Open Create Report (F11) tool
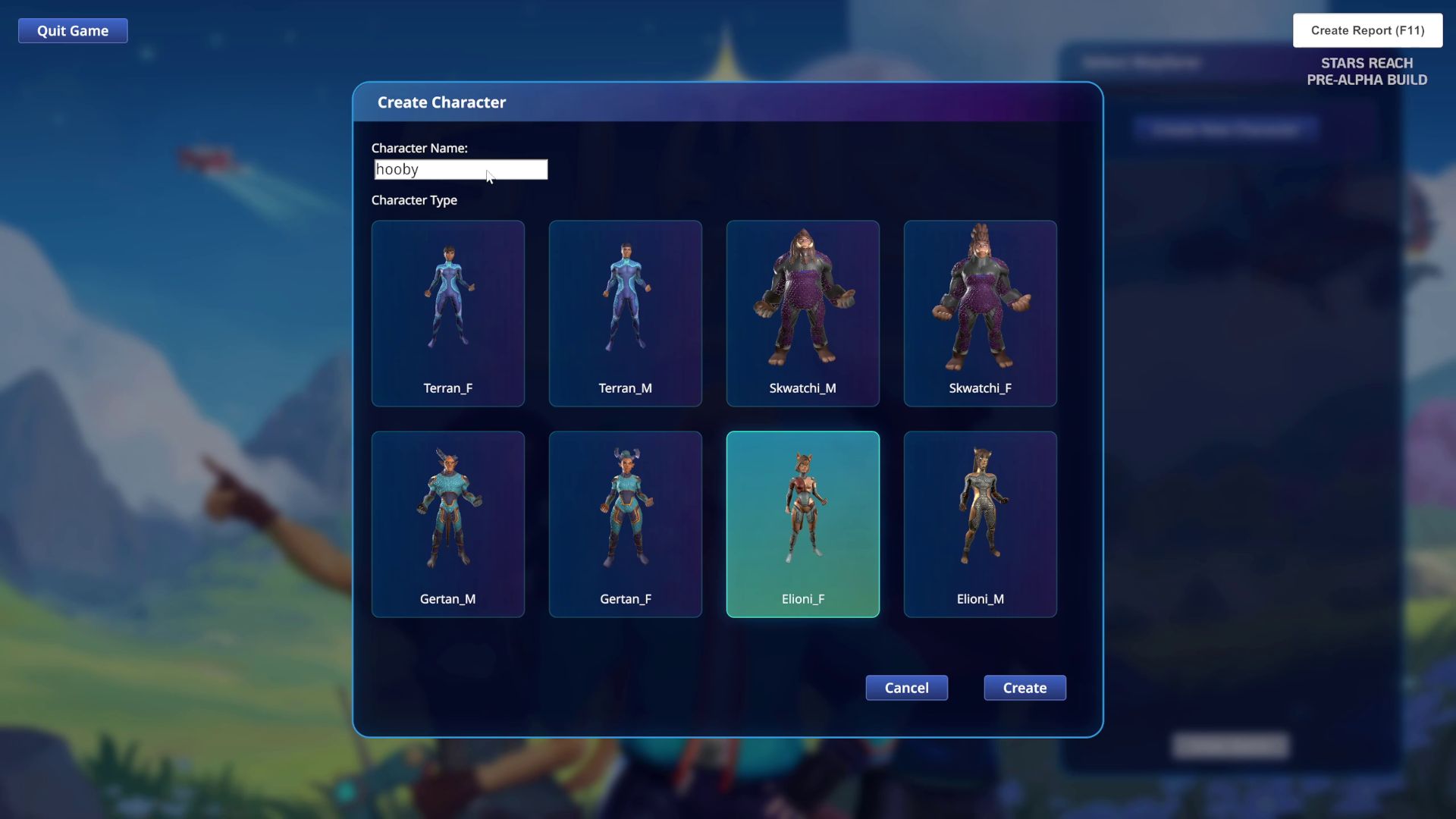Viewport: 1456px width, 819px height. tap(1367, 30)
